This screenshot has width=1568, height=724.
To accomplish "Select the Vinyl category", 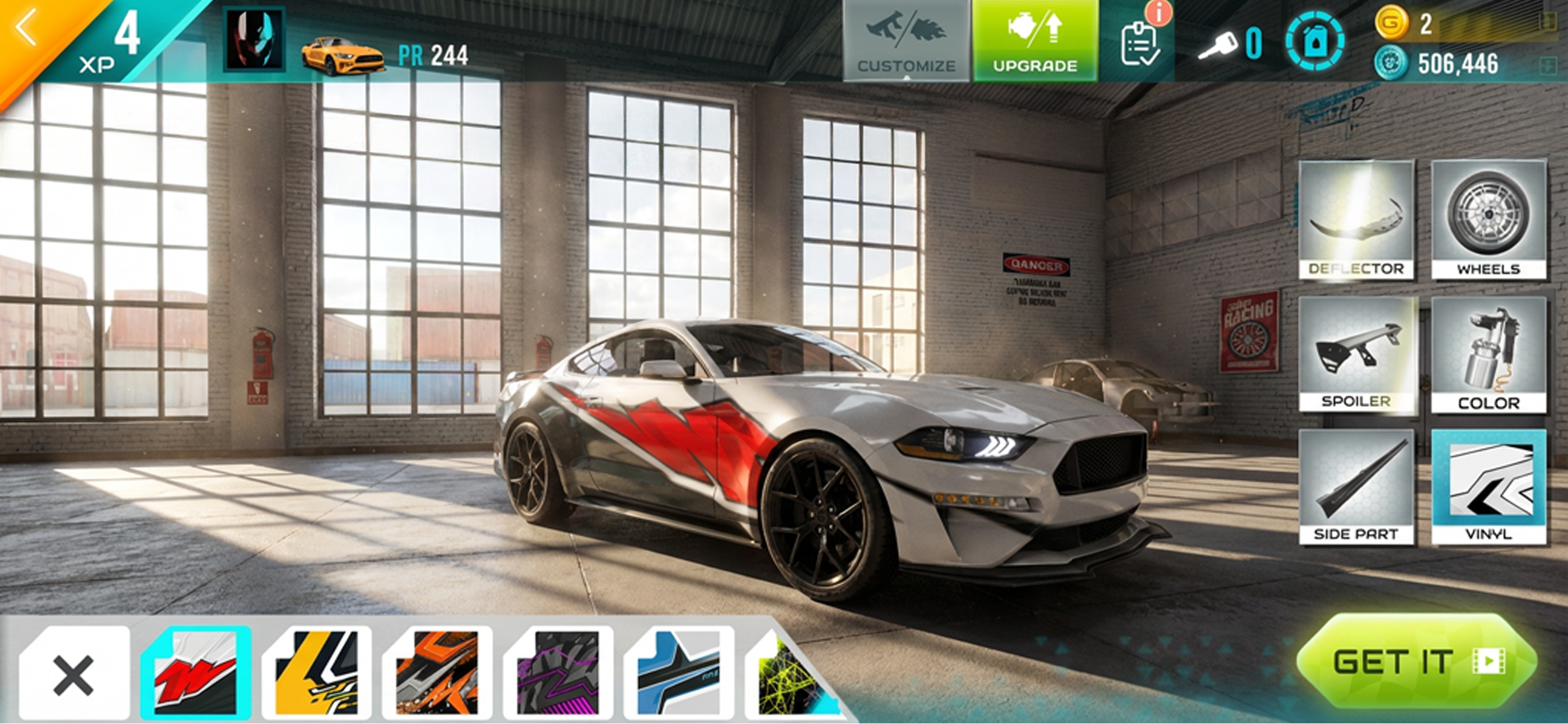I will pyautogui.click(x=1488, y=487).
